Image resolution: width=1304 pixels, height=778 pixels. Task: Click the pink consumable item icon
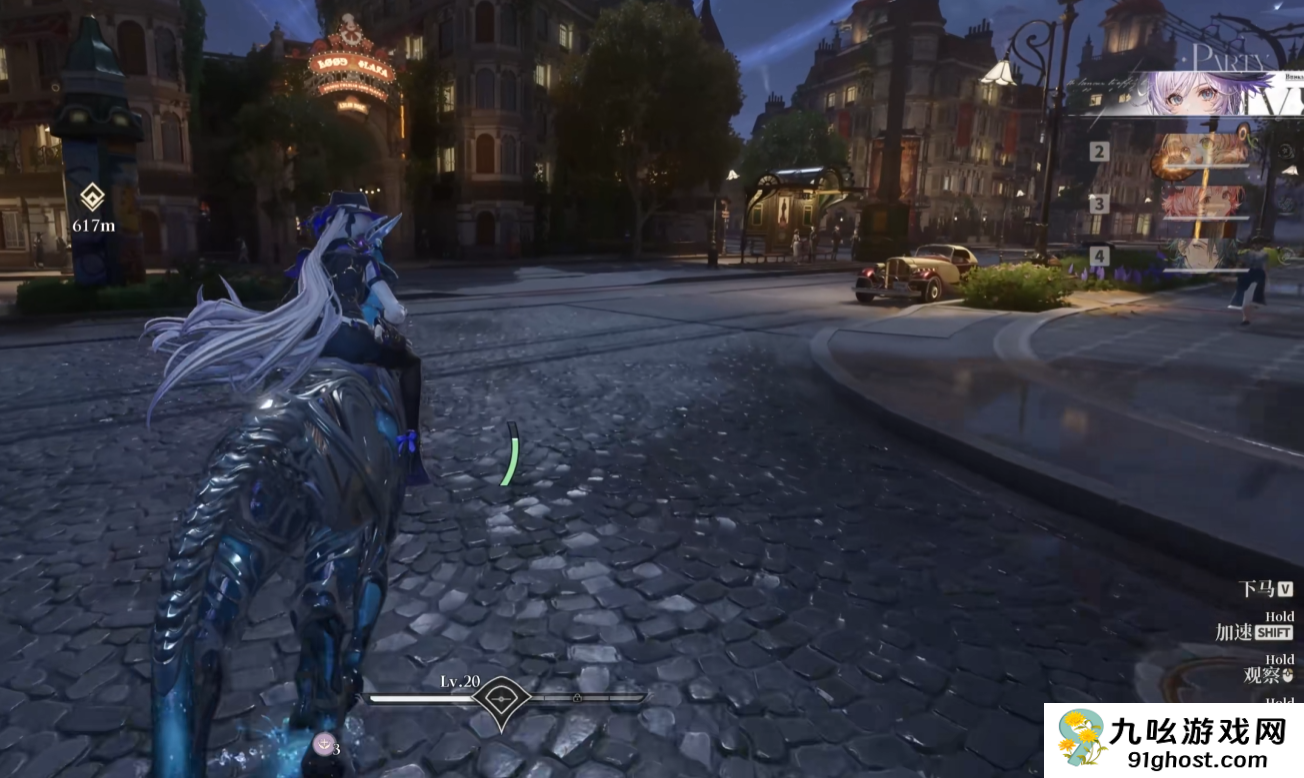click(323, 743)
